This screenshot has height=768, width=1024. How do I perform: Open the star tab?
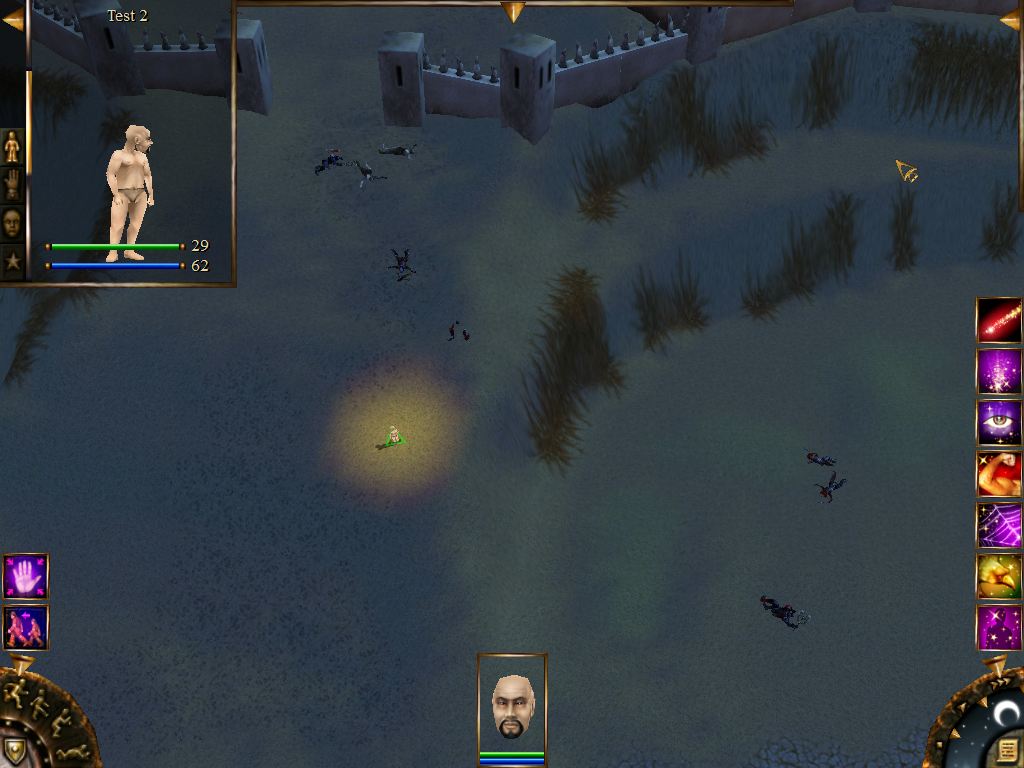pyautogui.click(x=12, y=262)
